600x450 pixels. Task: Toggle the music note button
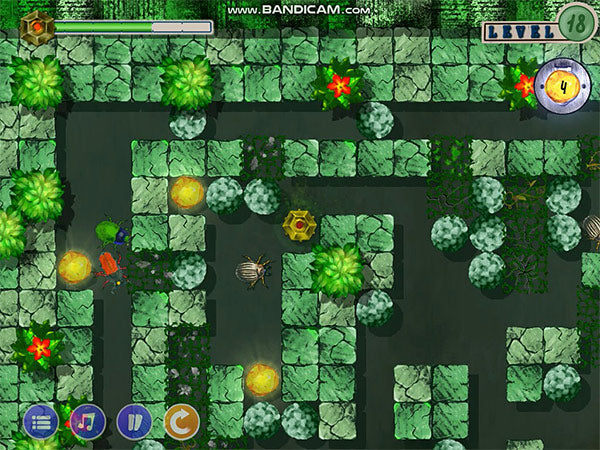88,421
